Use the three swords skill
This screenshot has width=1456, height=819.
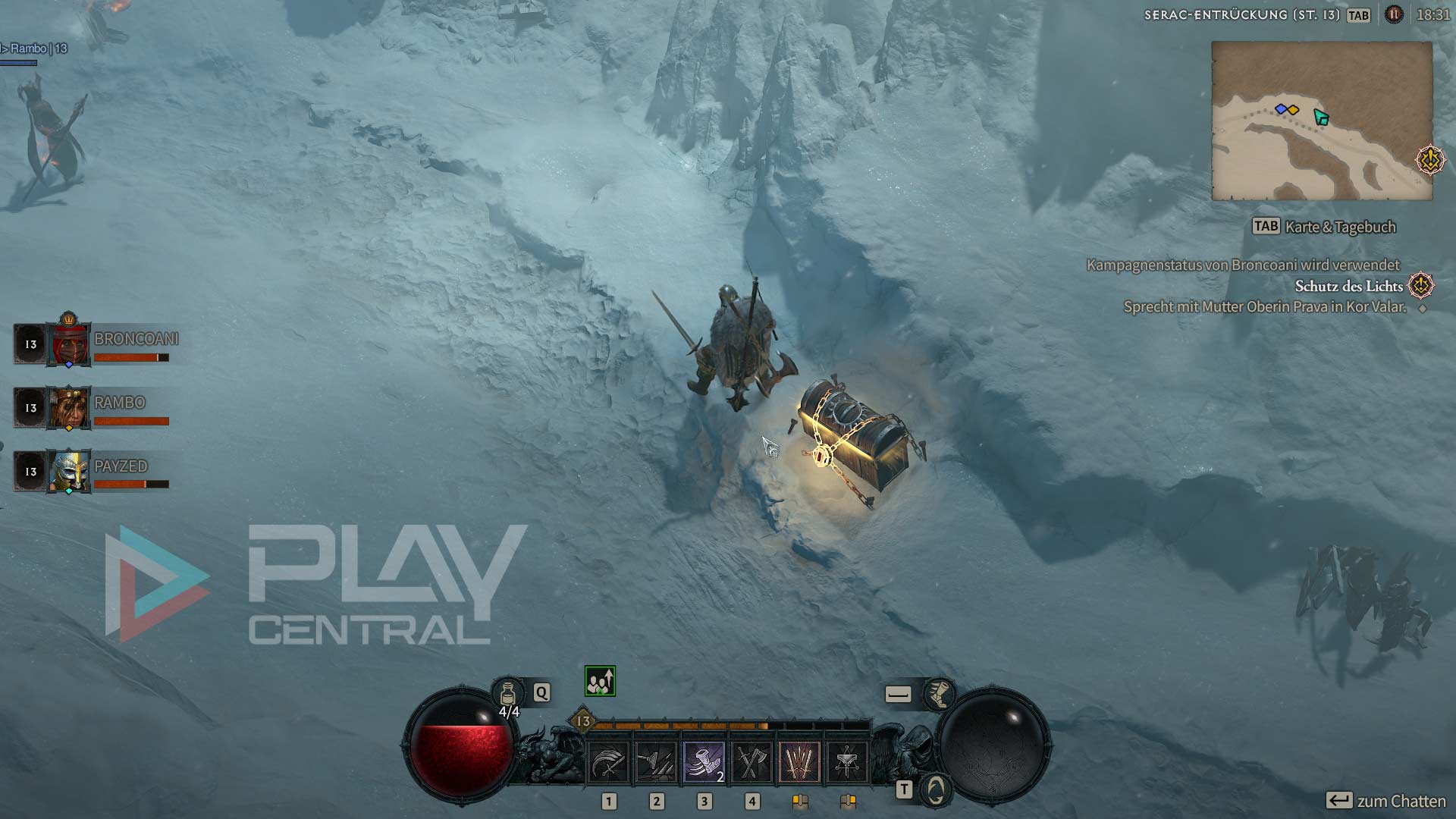(x=799, y=761)
